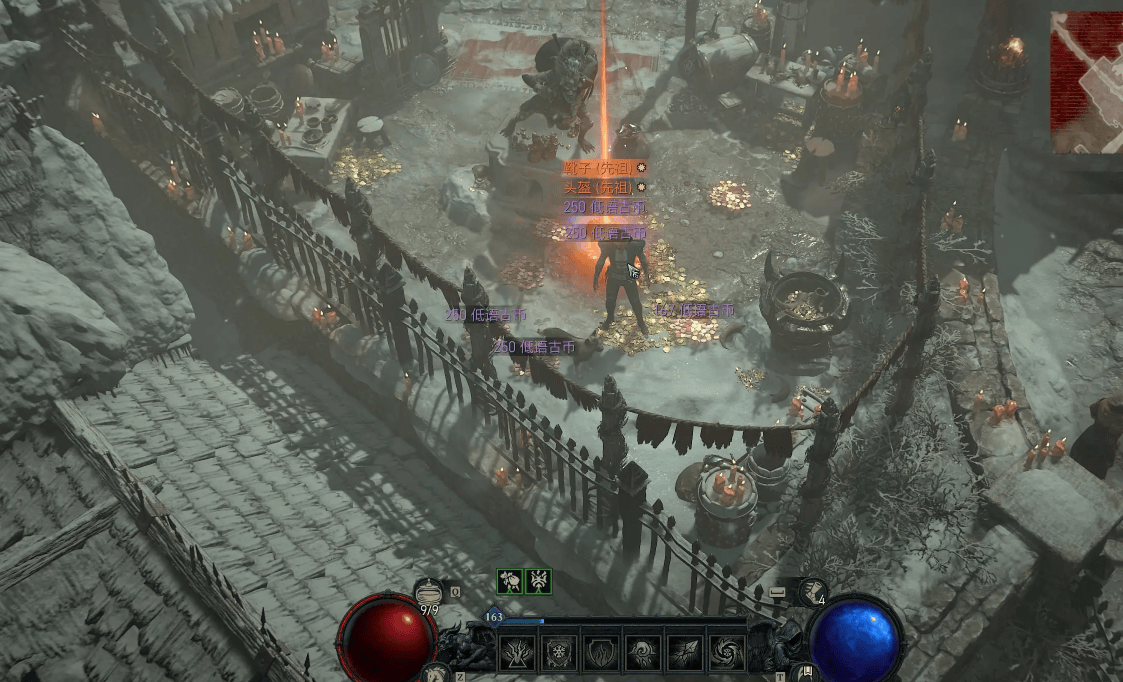
Task: Use the spear shards skill icon
Action: coord(683,653)
